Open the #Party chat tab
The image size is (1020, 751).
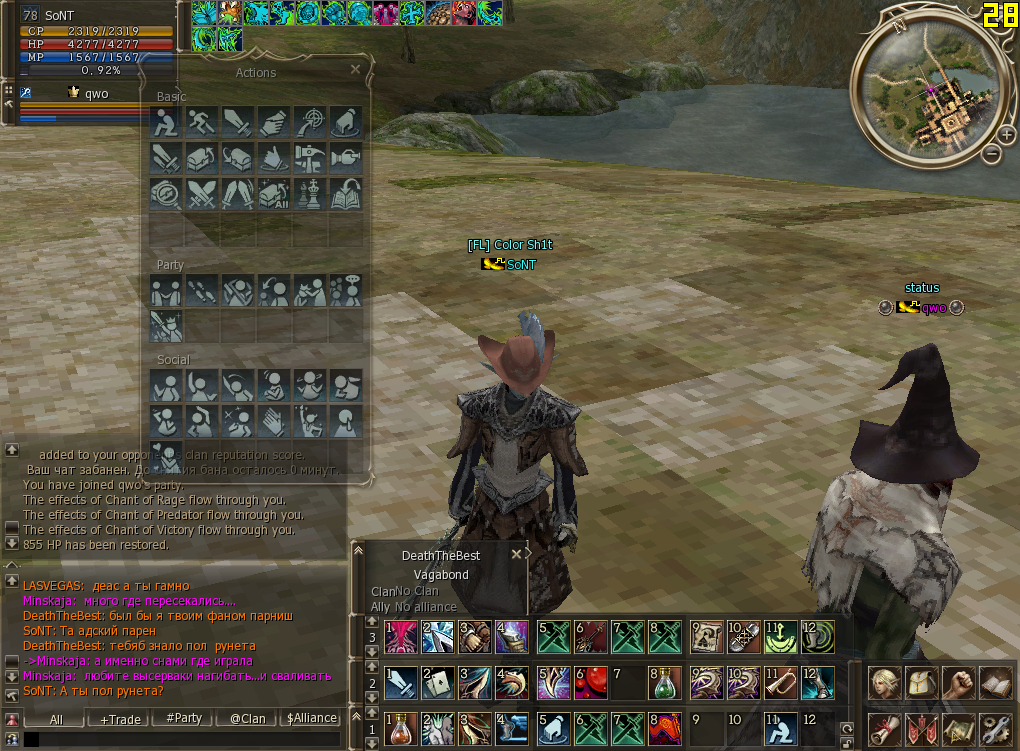tap(184, 718)
